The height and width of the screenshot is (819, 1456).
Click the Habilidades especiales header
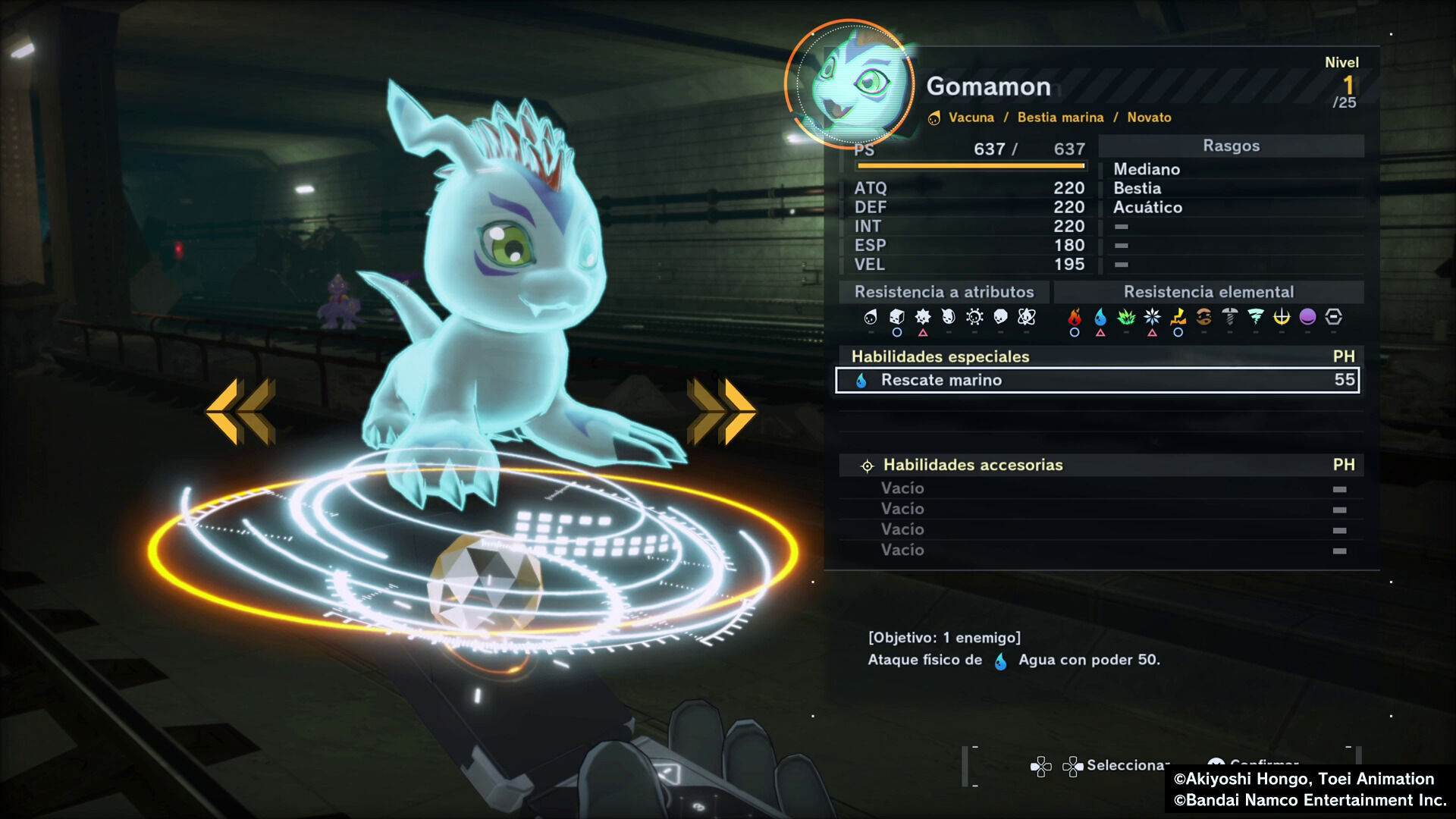(940, 356)
